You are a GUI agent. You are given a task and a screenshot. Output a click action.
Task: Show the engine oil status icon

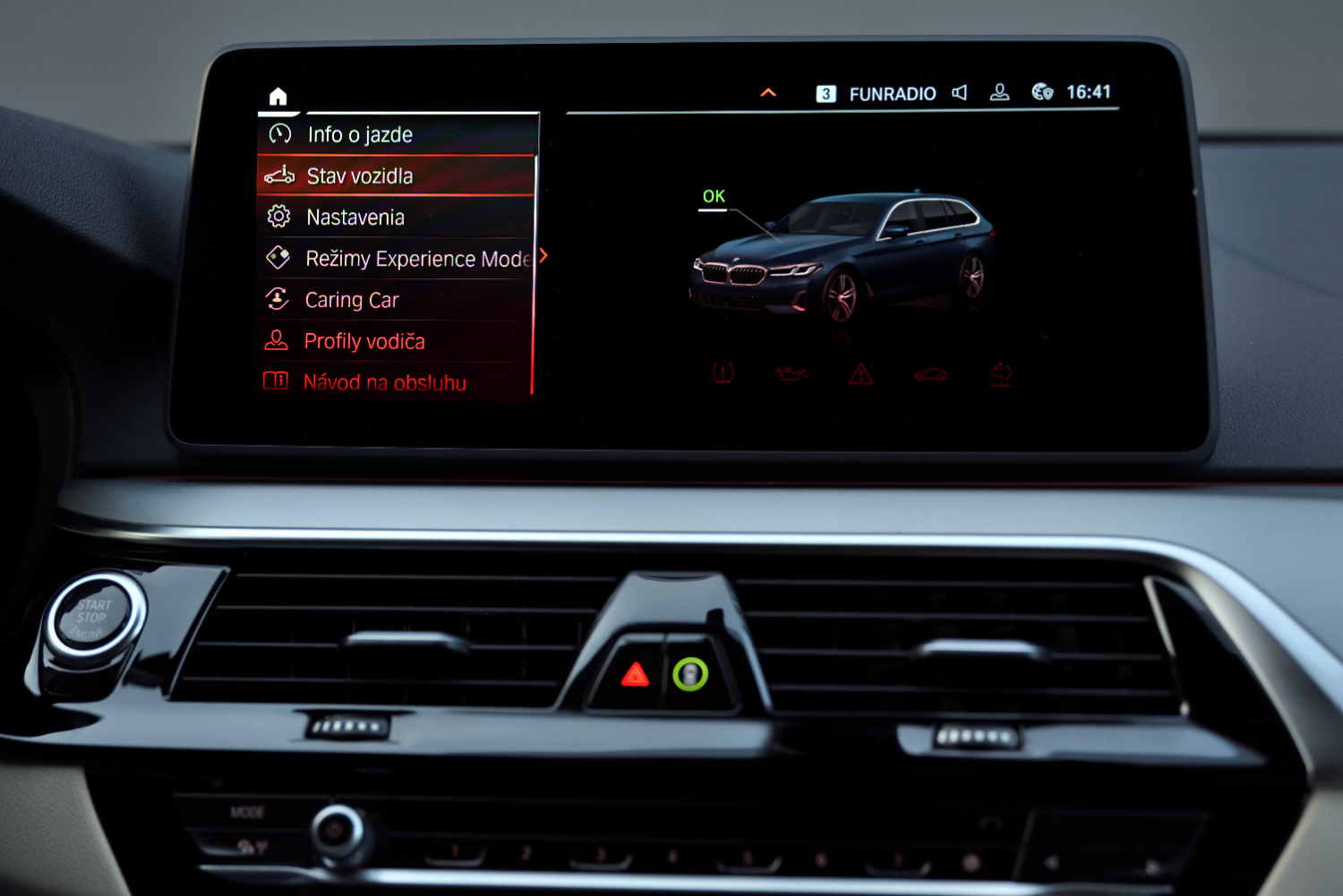tap(791, 373)
